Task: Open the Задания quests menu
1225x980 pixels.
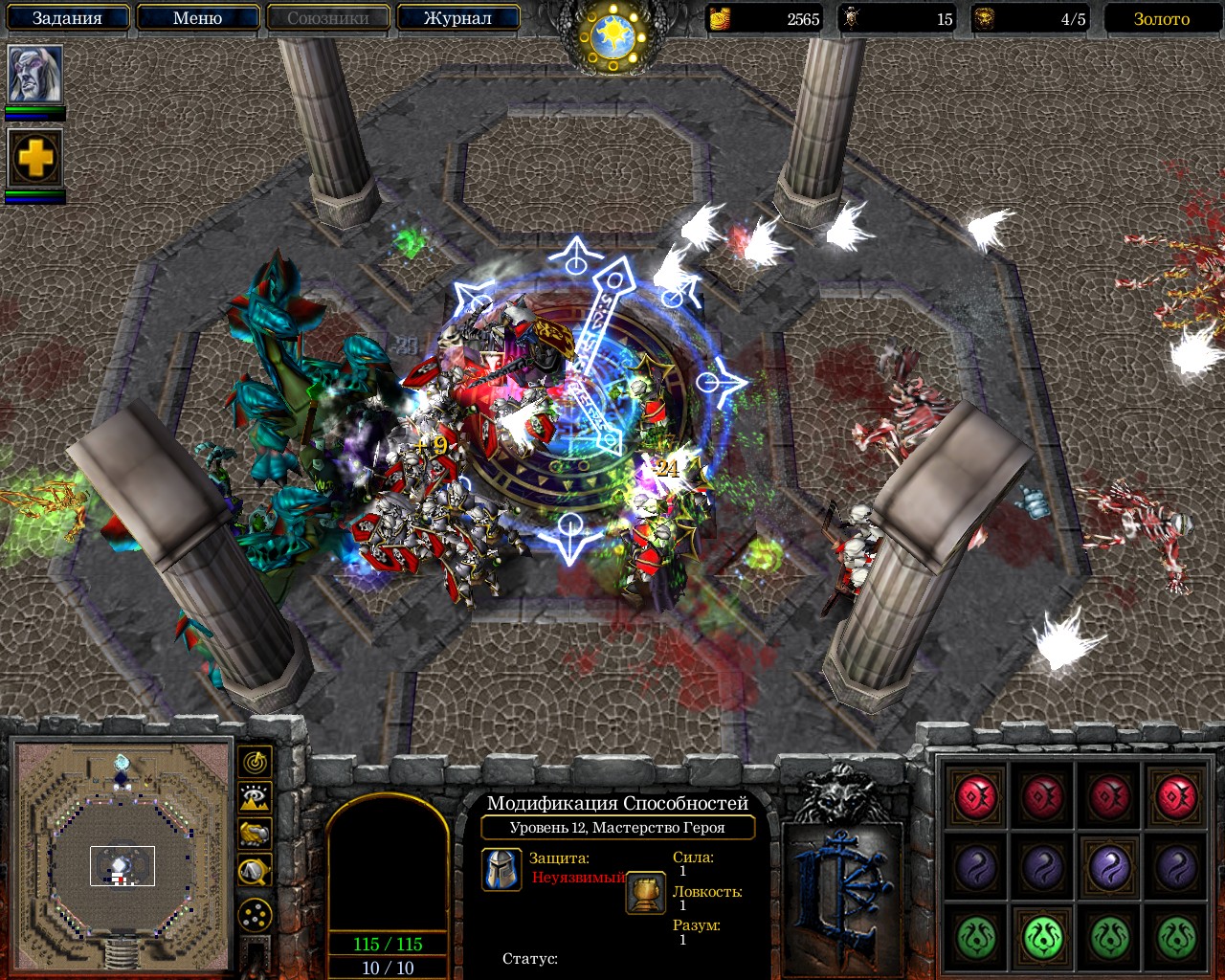Action: pyautogui.click(x=67, y=18)
